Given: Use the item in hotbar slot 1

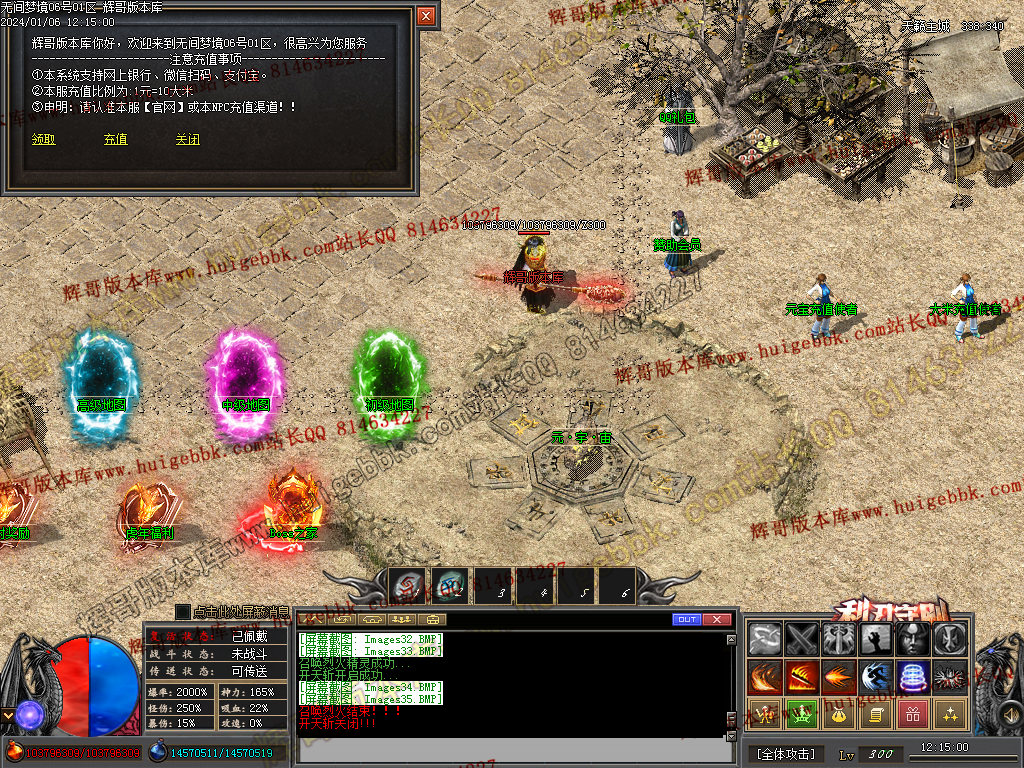Looking at the screenshot, I should coord(407,586).
